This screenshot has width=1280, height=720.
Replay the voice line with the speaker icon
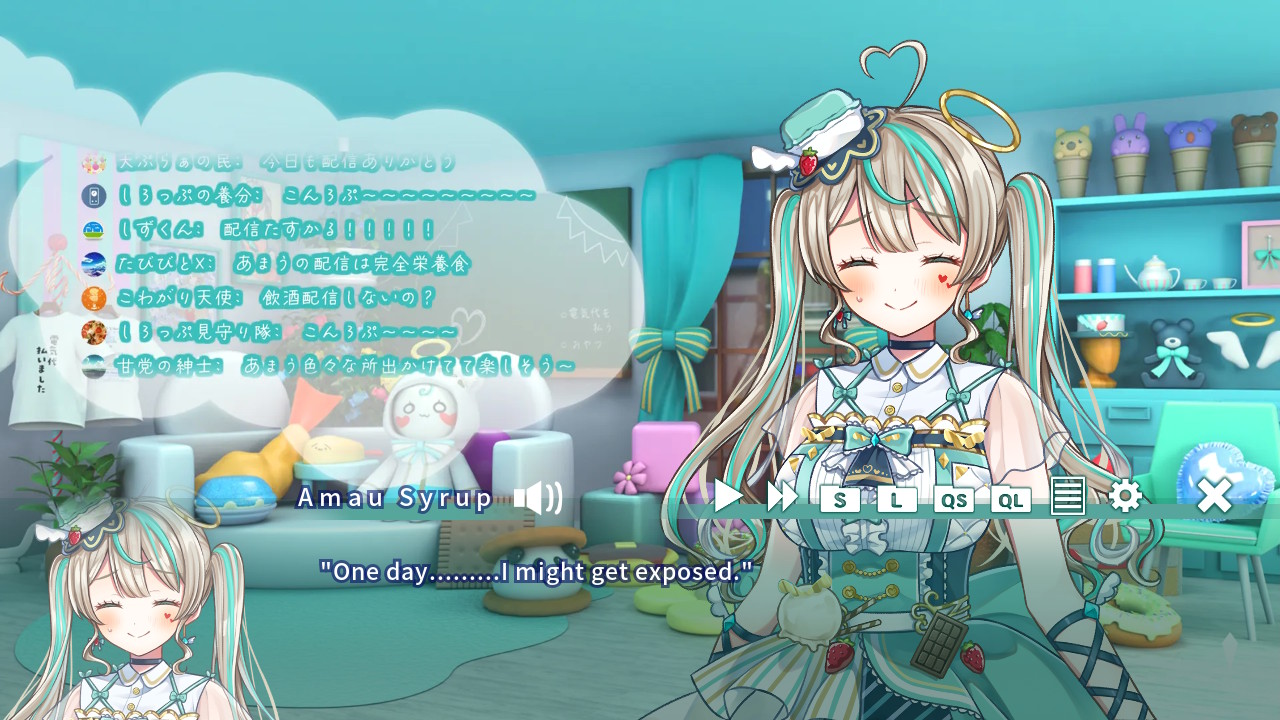tap(538, 497)
